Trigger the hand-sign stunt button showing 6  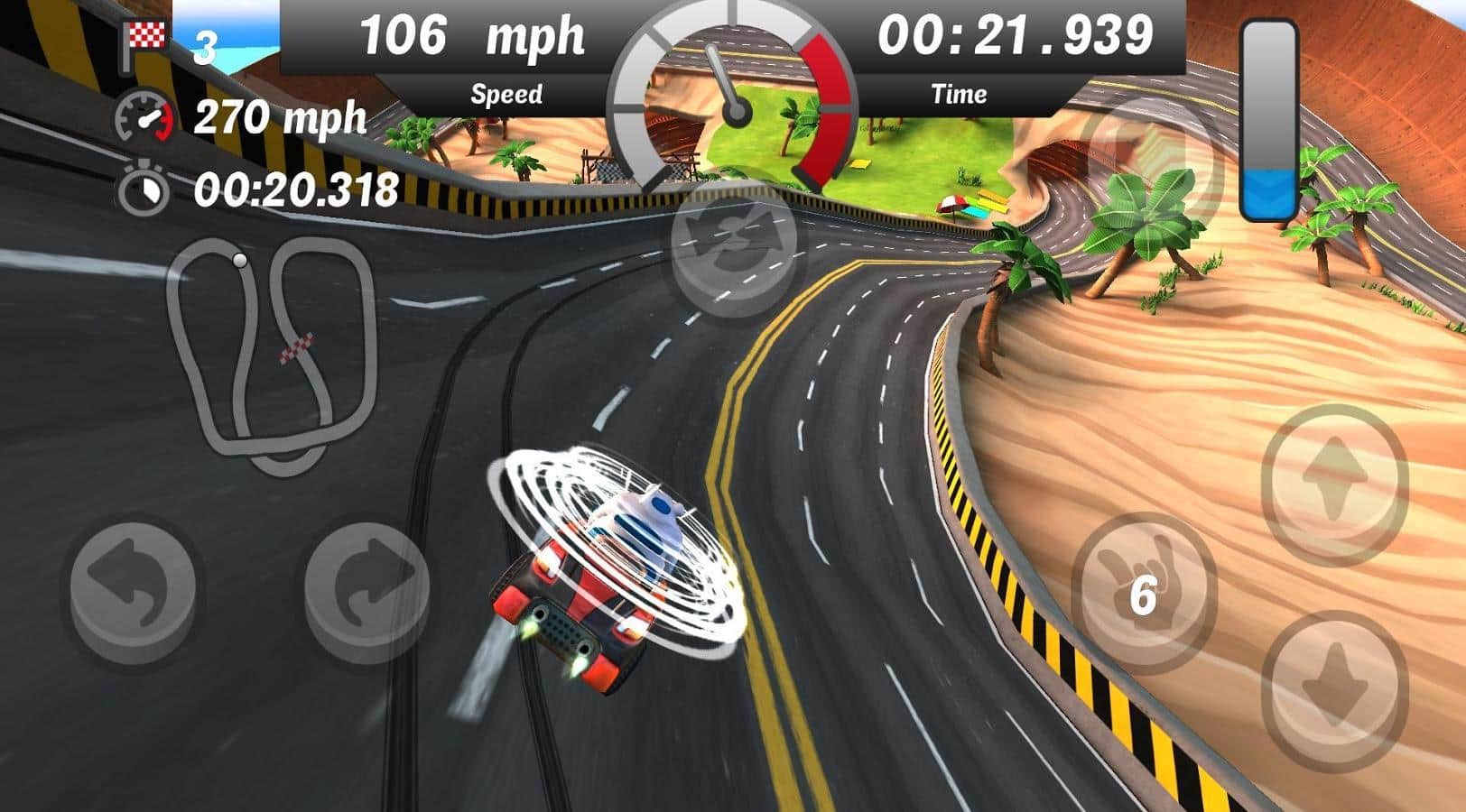pos(1142,593)
